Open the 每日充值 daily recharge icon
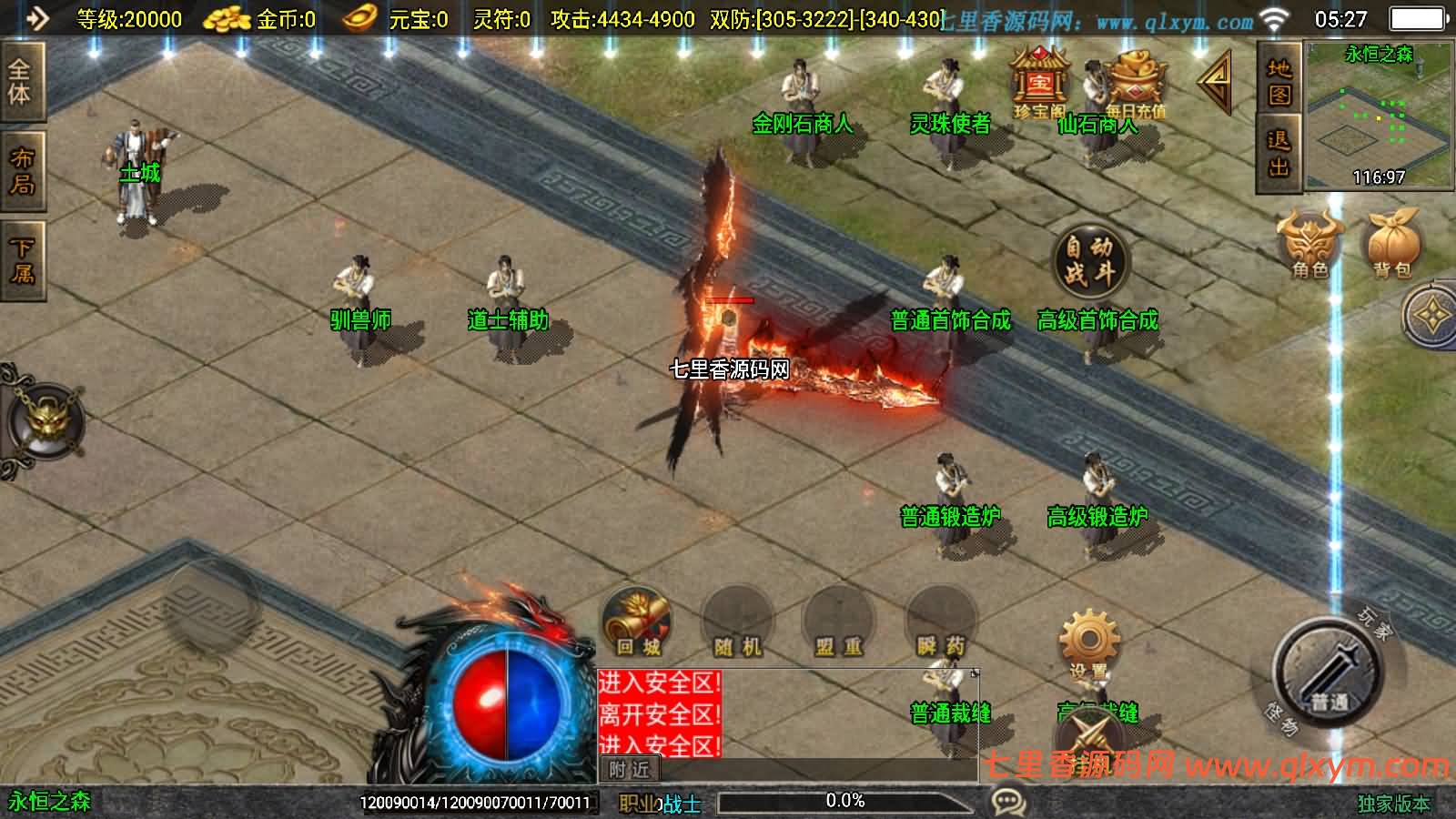 pos(1135,84)
